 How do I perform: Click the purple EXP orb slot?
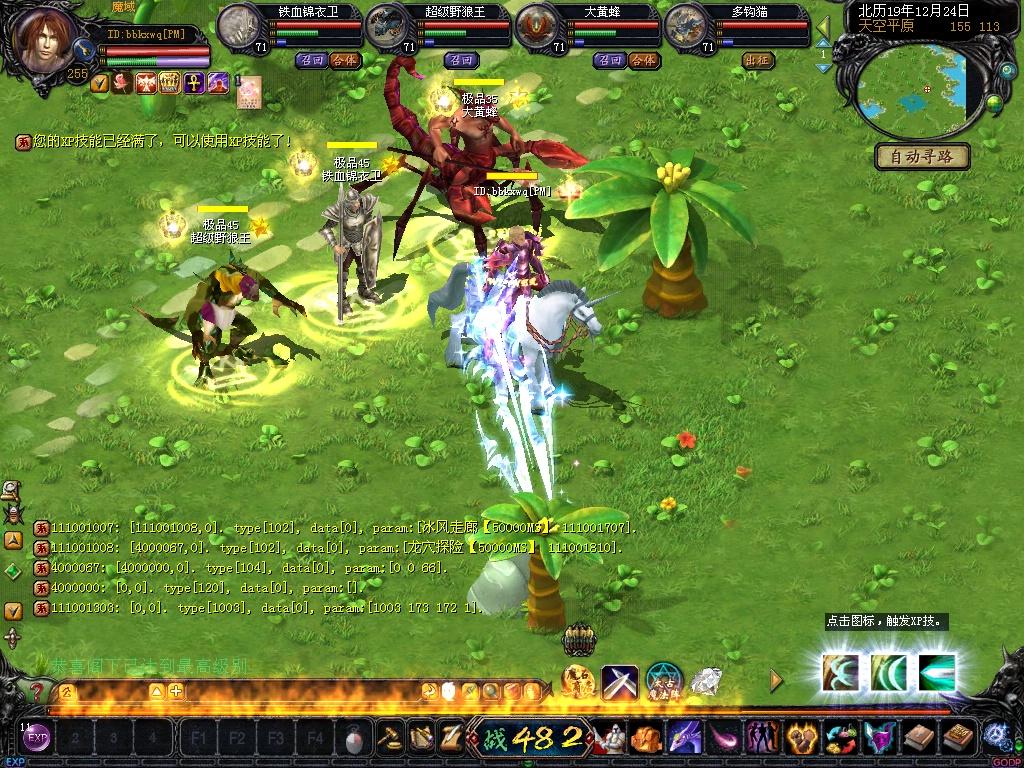(37, 740)
